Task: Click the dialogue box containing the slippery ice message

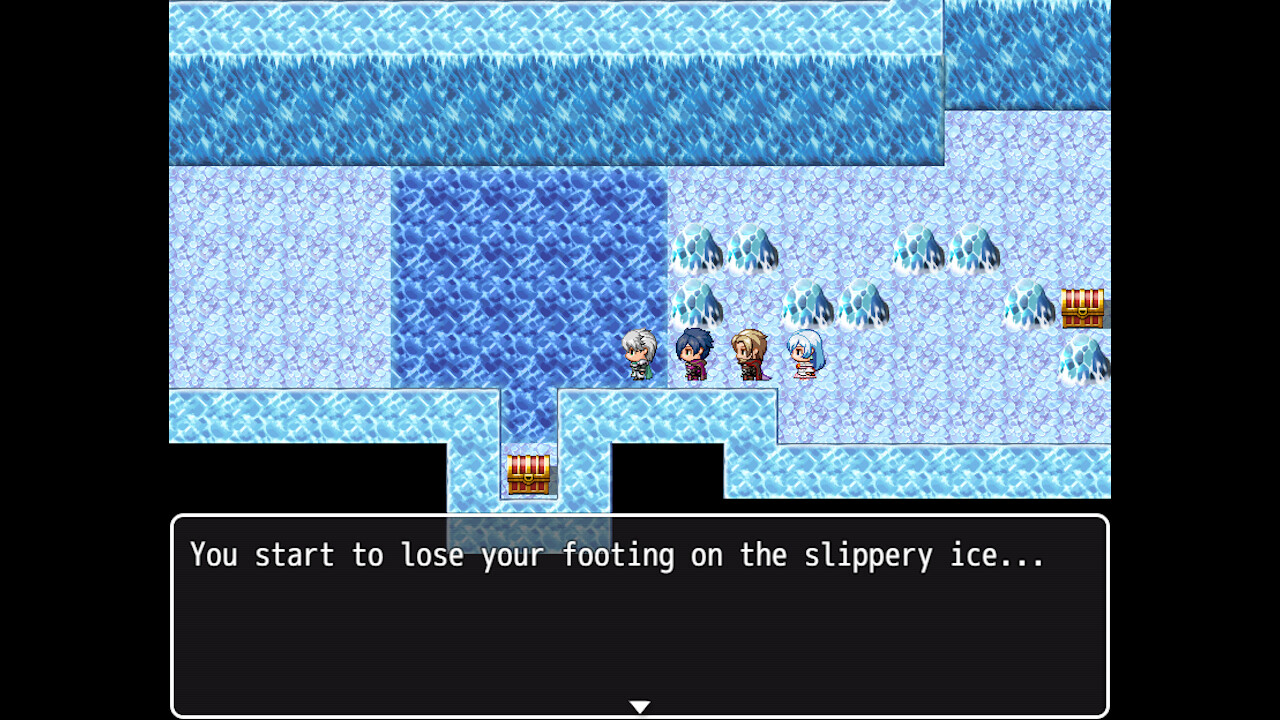Action: point(640,610)
